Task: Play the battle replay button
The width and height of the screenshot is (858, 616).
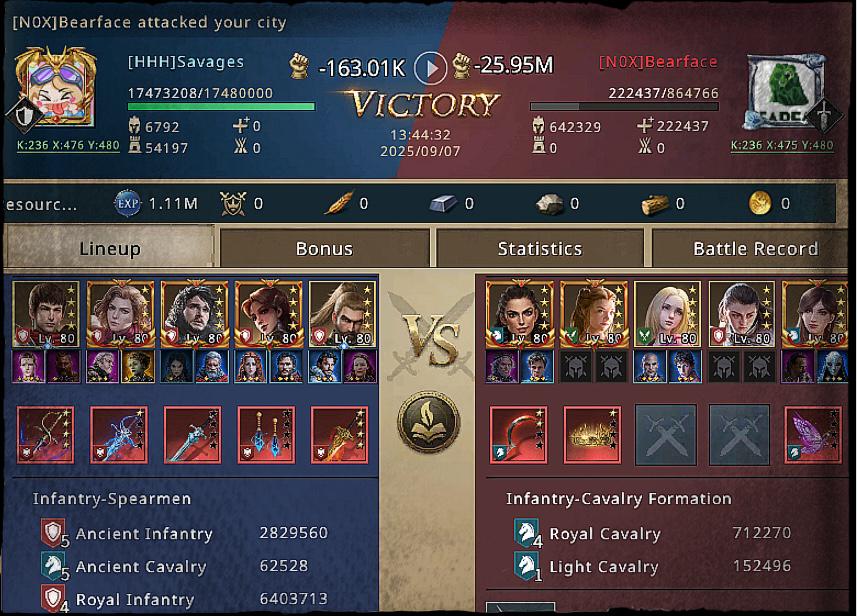Action: (x=430, y=67)
